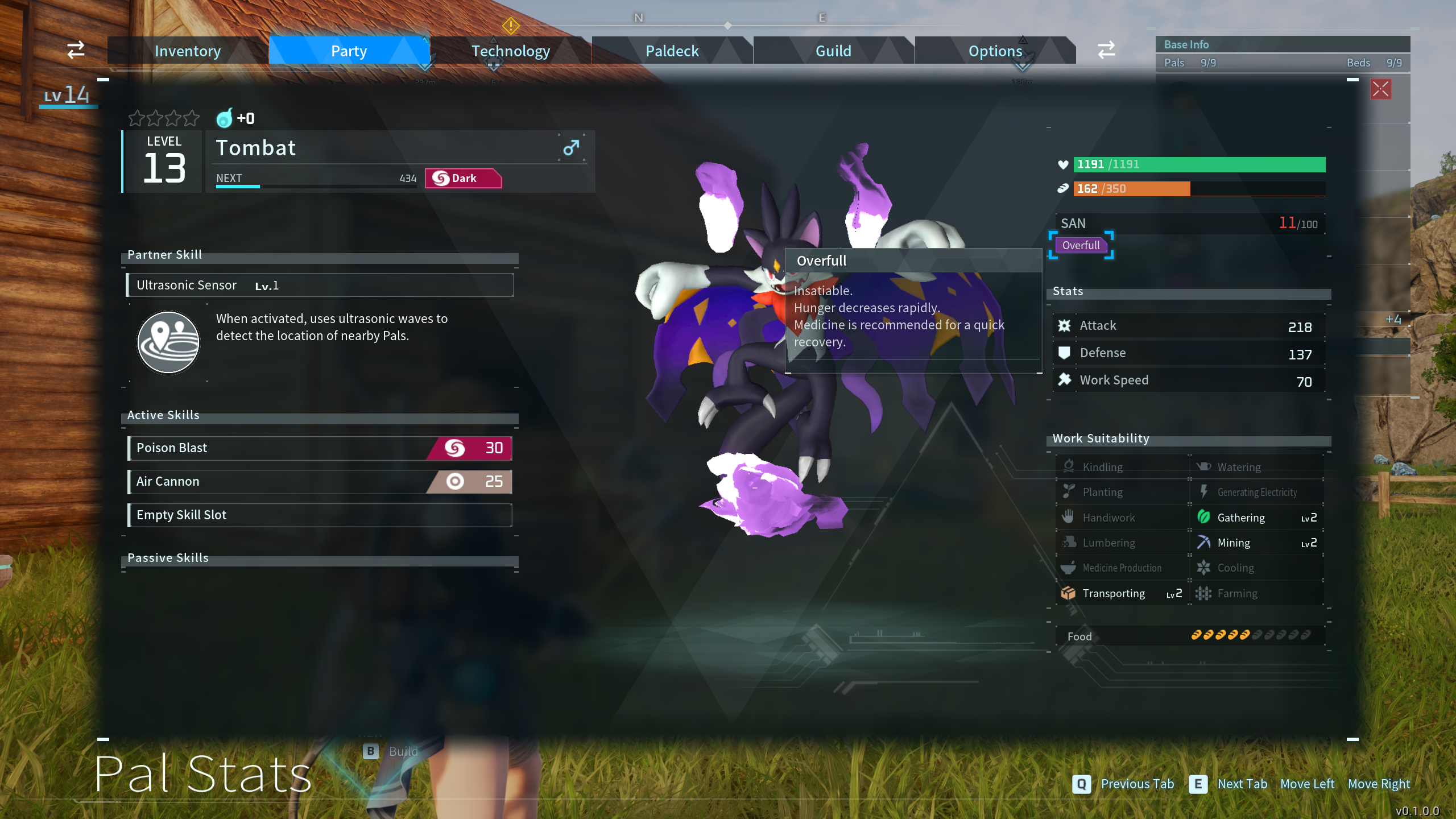
Task: Switch to the Inventory tab
Action: pyautogui.click(x=187, y=51)
